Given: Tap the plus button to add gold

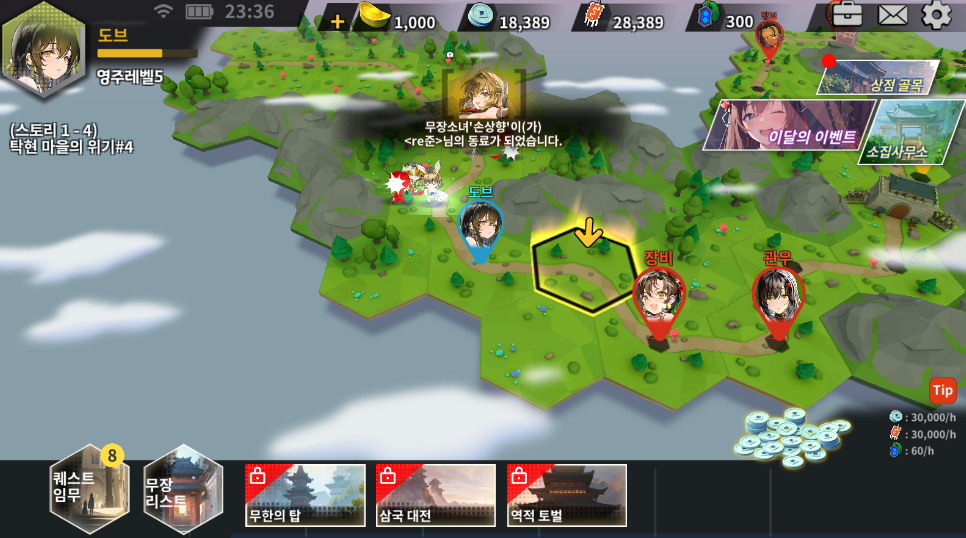Looking at the screenshot, I should [x=337, y=21].
